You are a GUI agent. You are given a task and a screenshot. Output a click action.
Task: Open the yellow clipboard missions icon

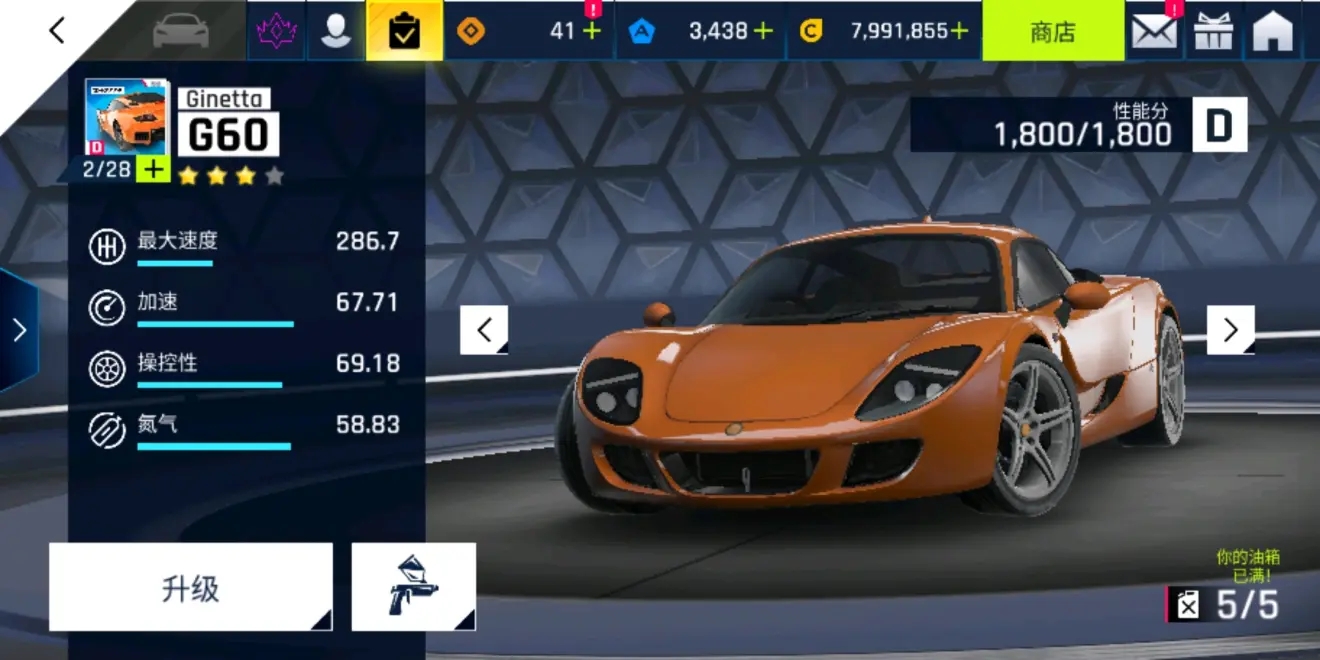pos(404,31)
